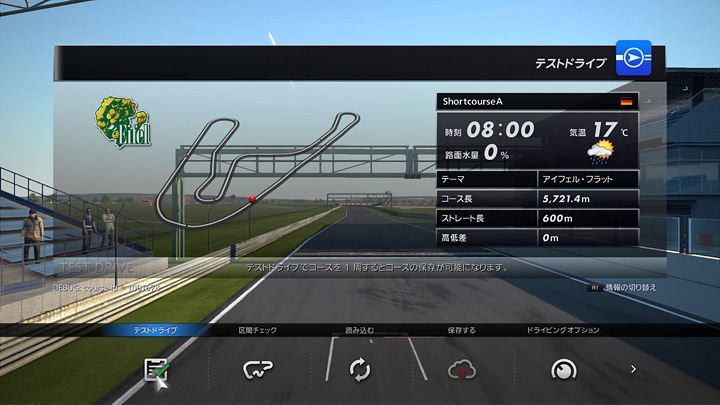Select 保存する to save the course
This screenshot has height=405, width=720.
point(461,369)
